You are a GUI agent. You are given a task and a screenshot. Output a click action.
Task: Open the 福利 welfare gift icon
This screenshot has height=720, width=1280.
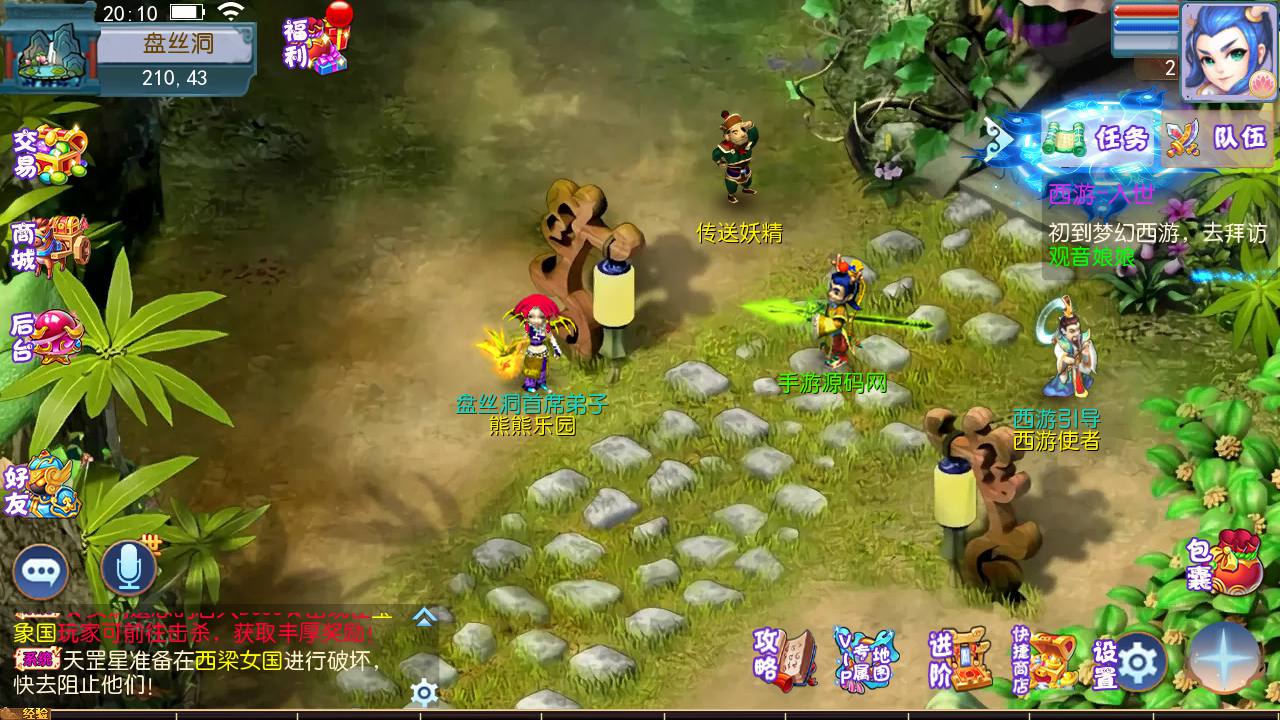tap(318, 45)
